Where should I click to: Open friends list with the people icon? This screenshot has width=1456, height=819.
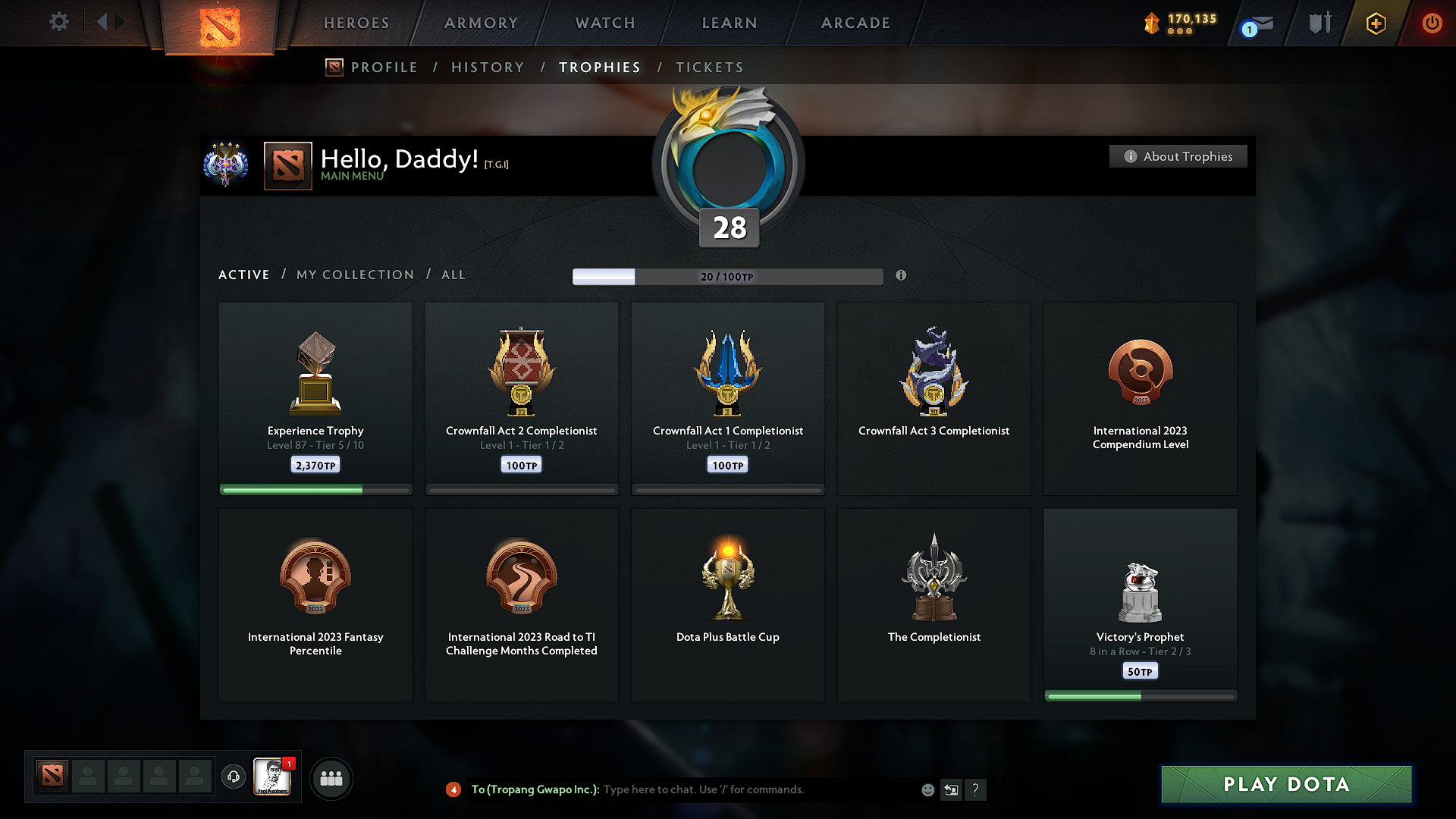(331, 778)
